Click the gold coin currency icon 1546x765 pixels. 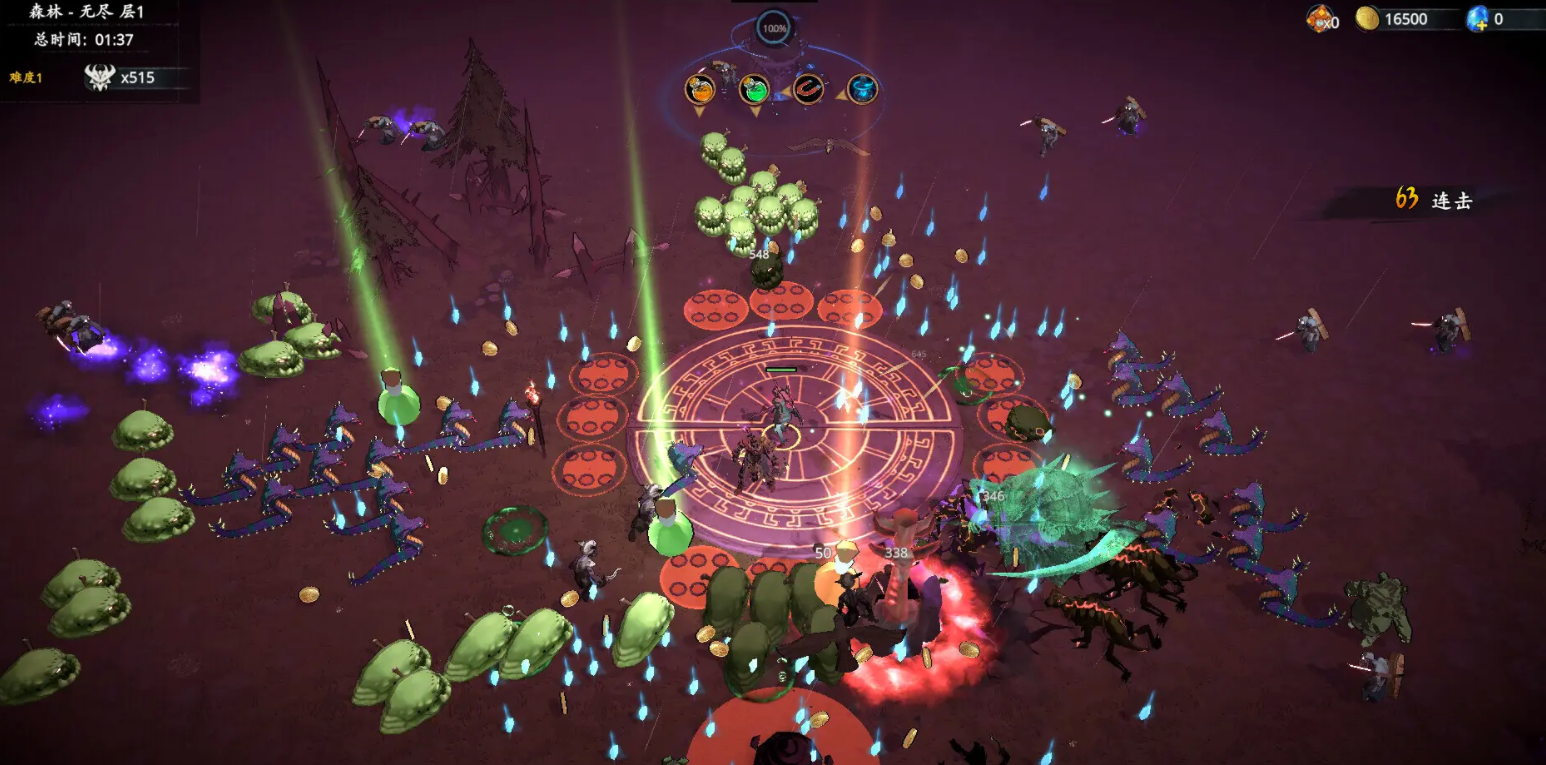pos(1367,18)
